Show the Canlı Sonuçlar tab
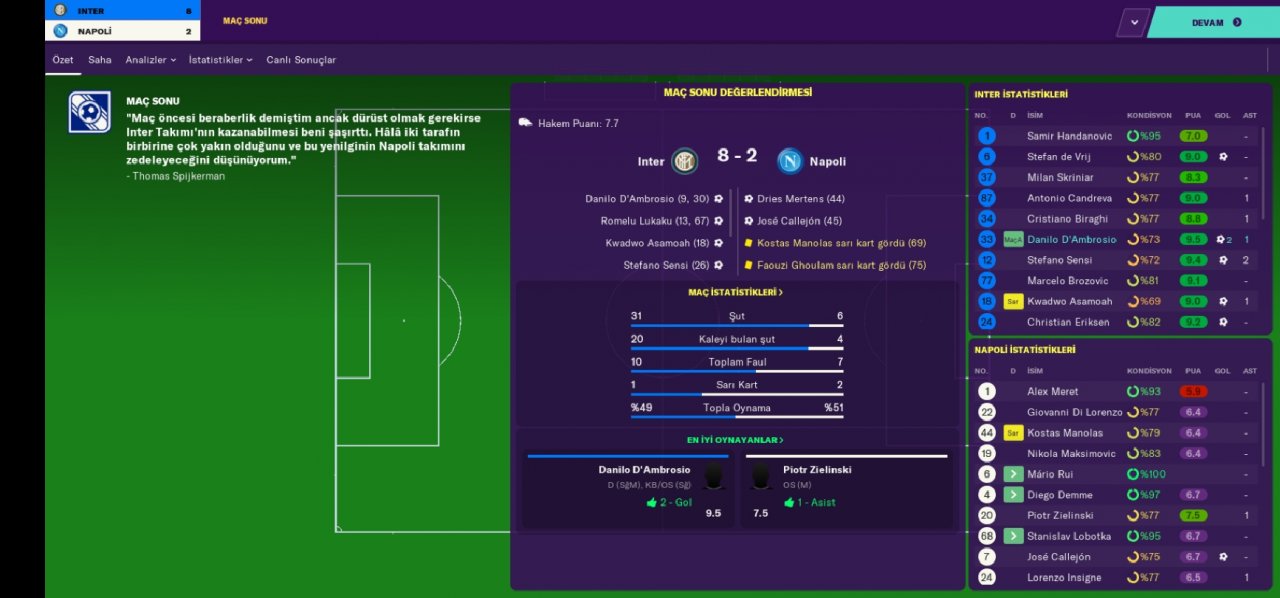 (x=301, y=60)
